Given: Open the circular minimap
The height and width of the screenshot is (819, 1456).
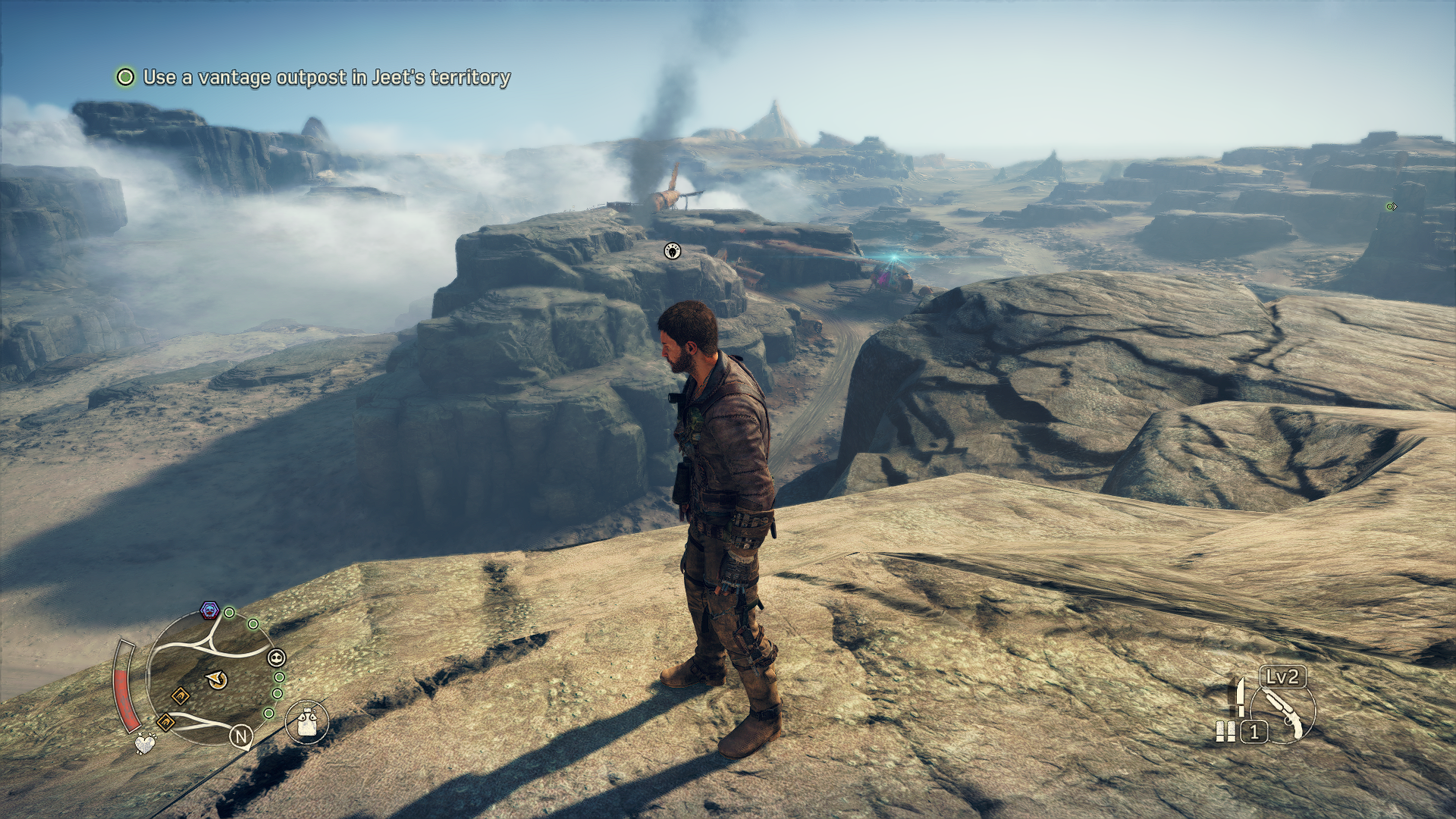Looking at the screenshot, I should click(211, 677).
